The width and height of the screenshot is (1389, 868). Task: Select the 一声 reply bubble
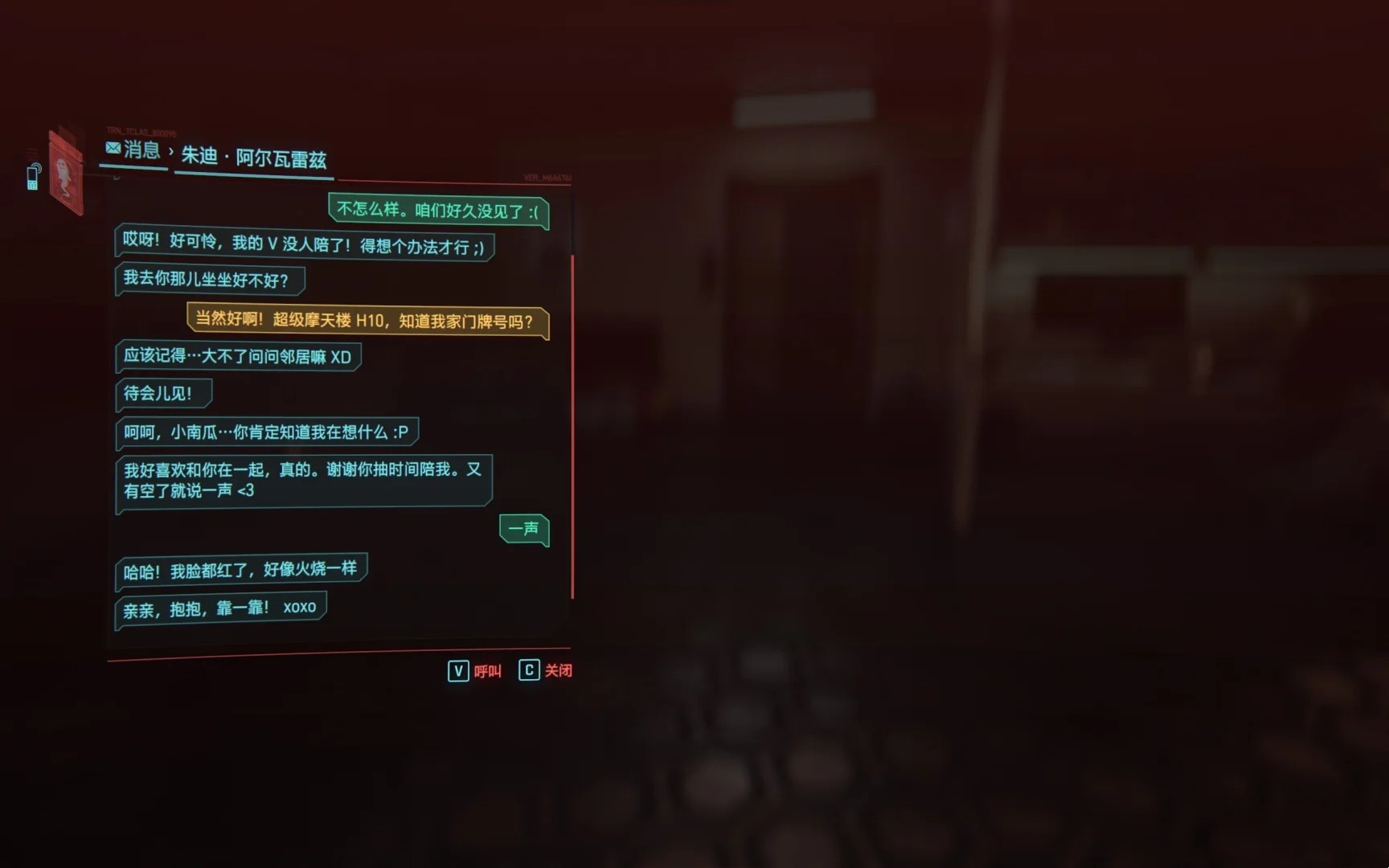(x=523, y=529)
